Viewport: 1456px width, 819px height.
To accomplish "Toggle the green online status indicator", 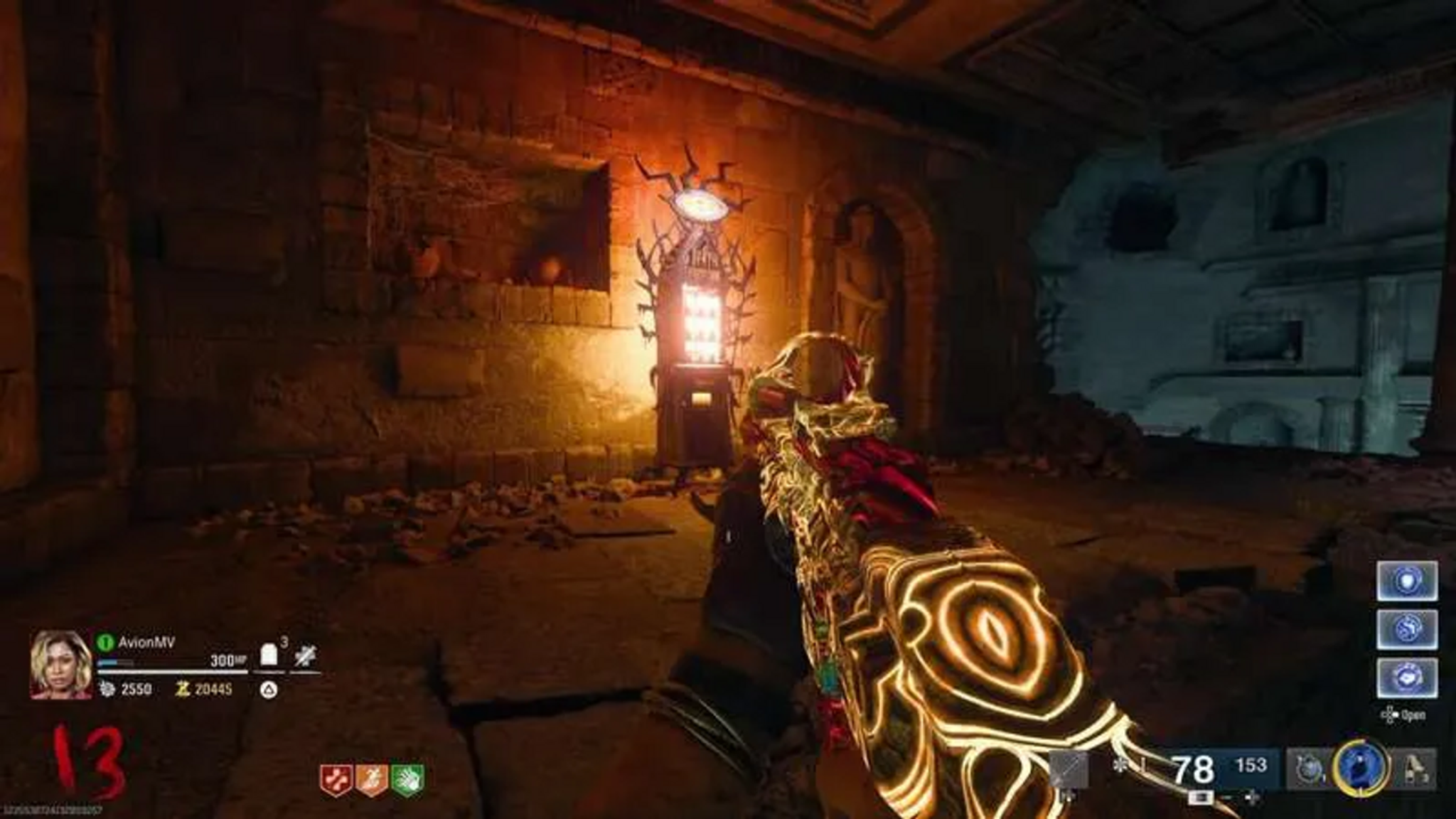I will point(106,641).
